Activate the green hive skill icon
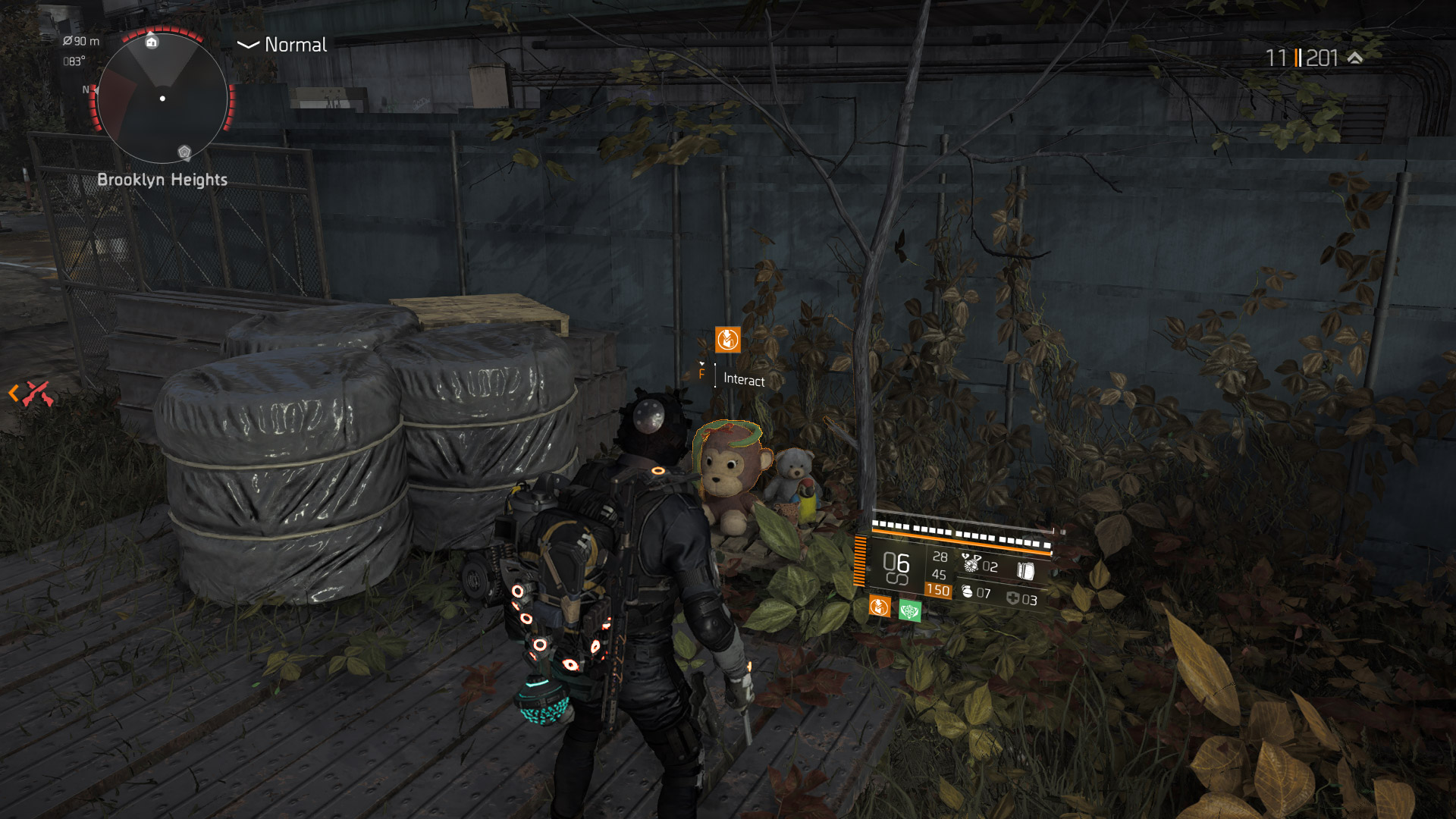The image size is (1456, 819). pos(909,610)
